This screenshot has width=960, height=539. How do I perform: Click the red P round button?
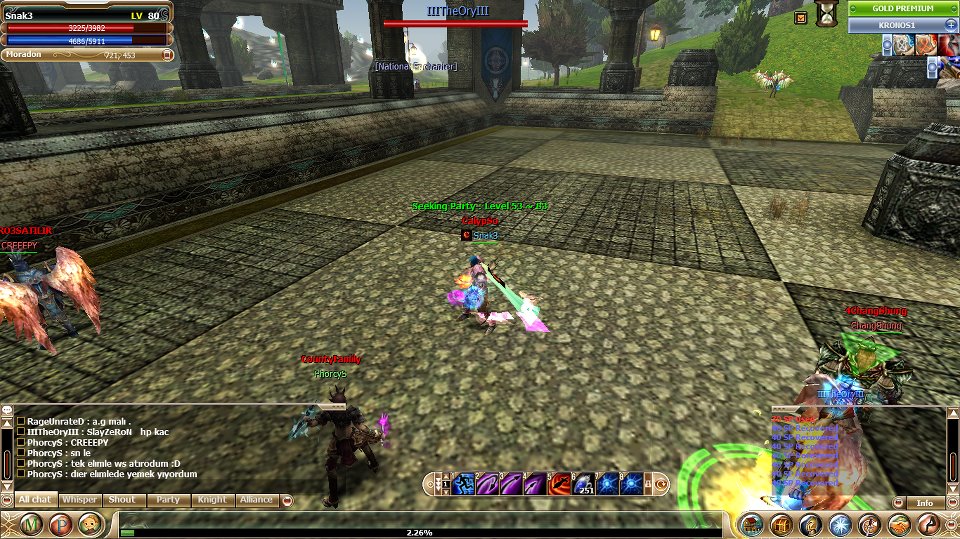(x=60, y=524)
